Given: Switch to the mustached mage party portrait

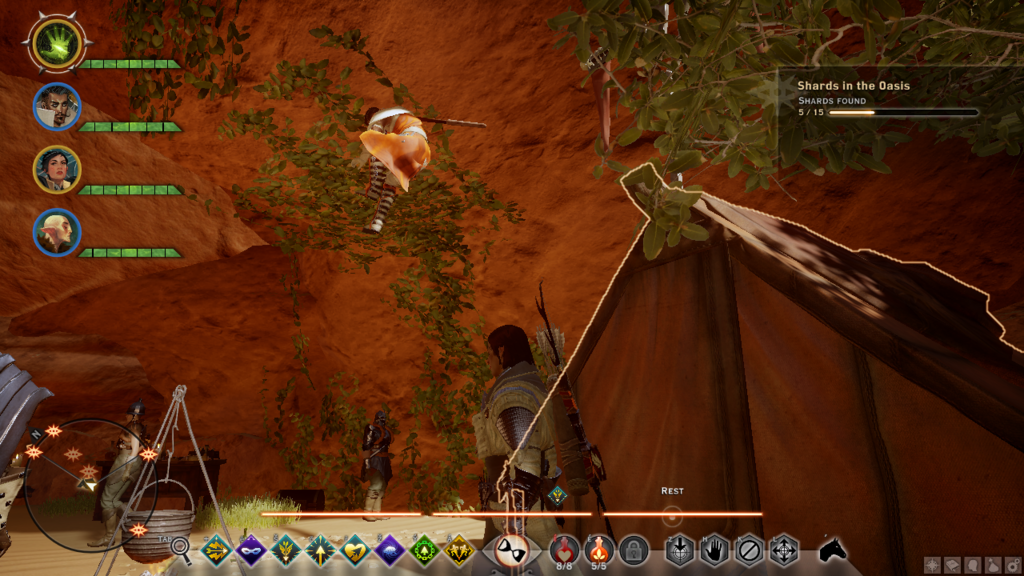Looking at the screenshot, I should click(x=56, y=106).
